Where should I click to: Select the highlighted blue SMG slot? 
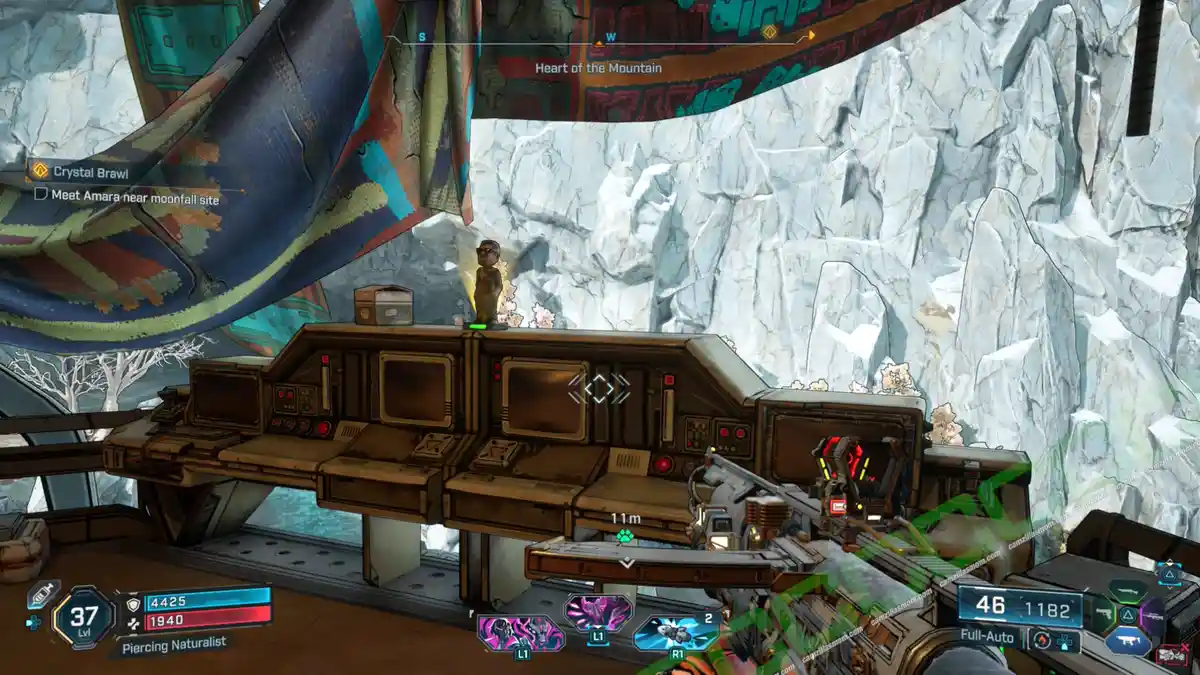(1128, 642)
